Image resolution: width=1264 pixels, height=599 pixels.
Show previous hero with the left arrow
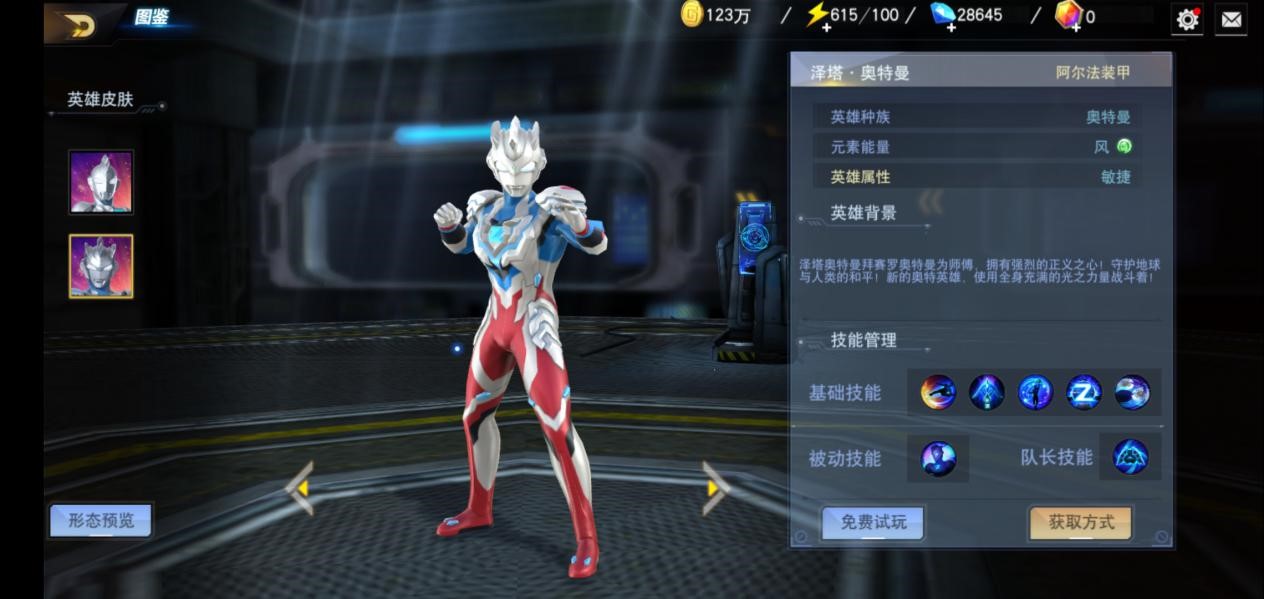click(301, 488)
